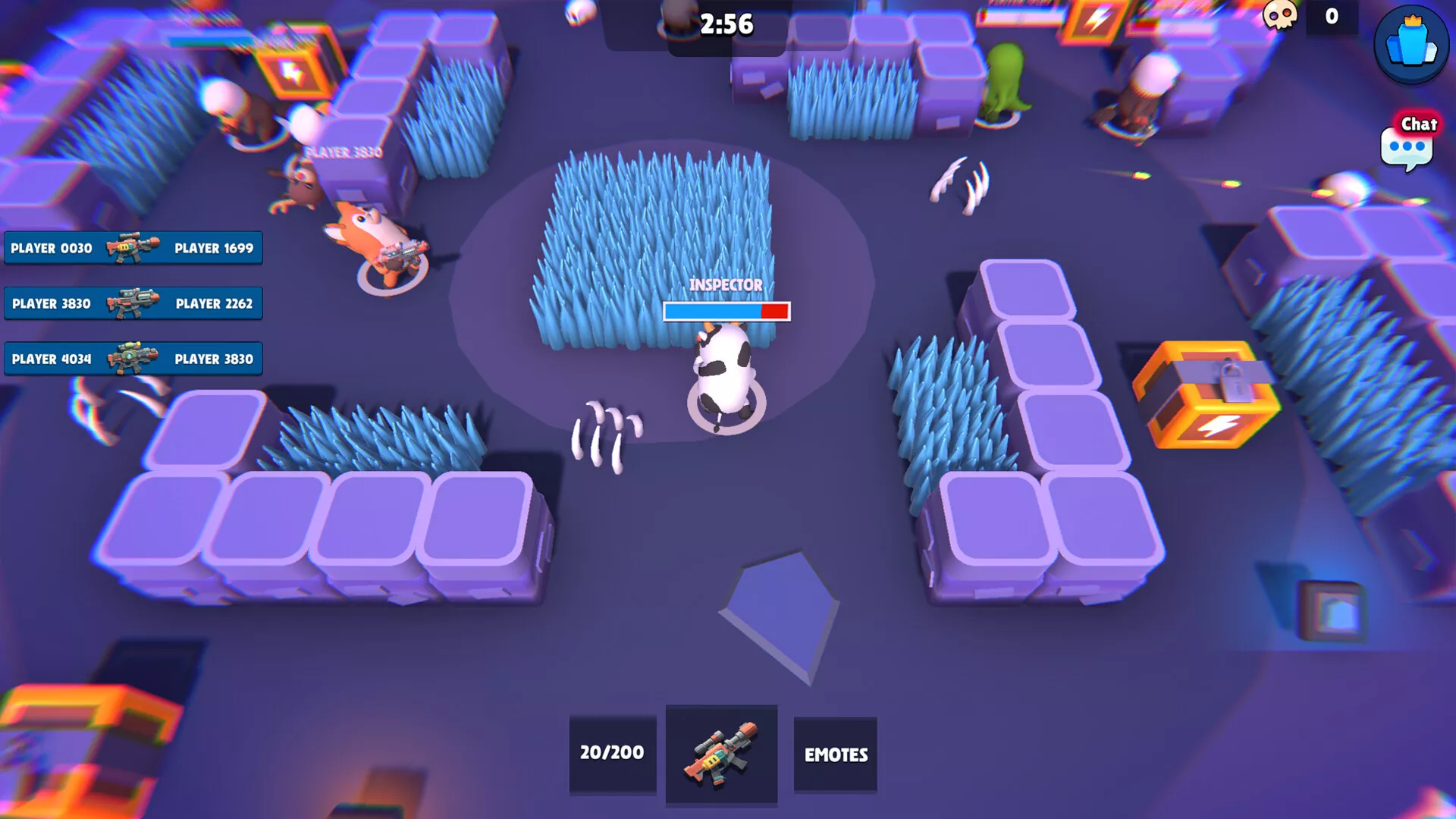Select the Player 3830 and Player 2262 kill entry
This screenshot has width=1456, height=819.
point(133,303)
